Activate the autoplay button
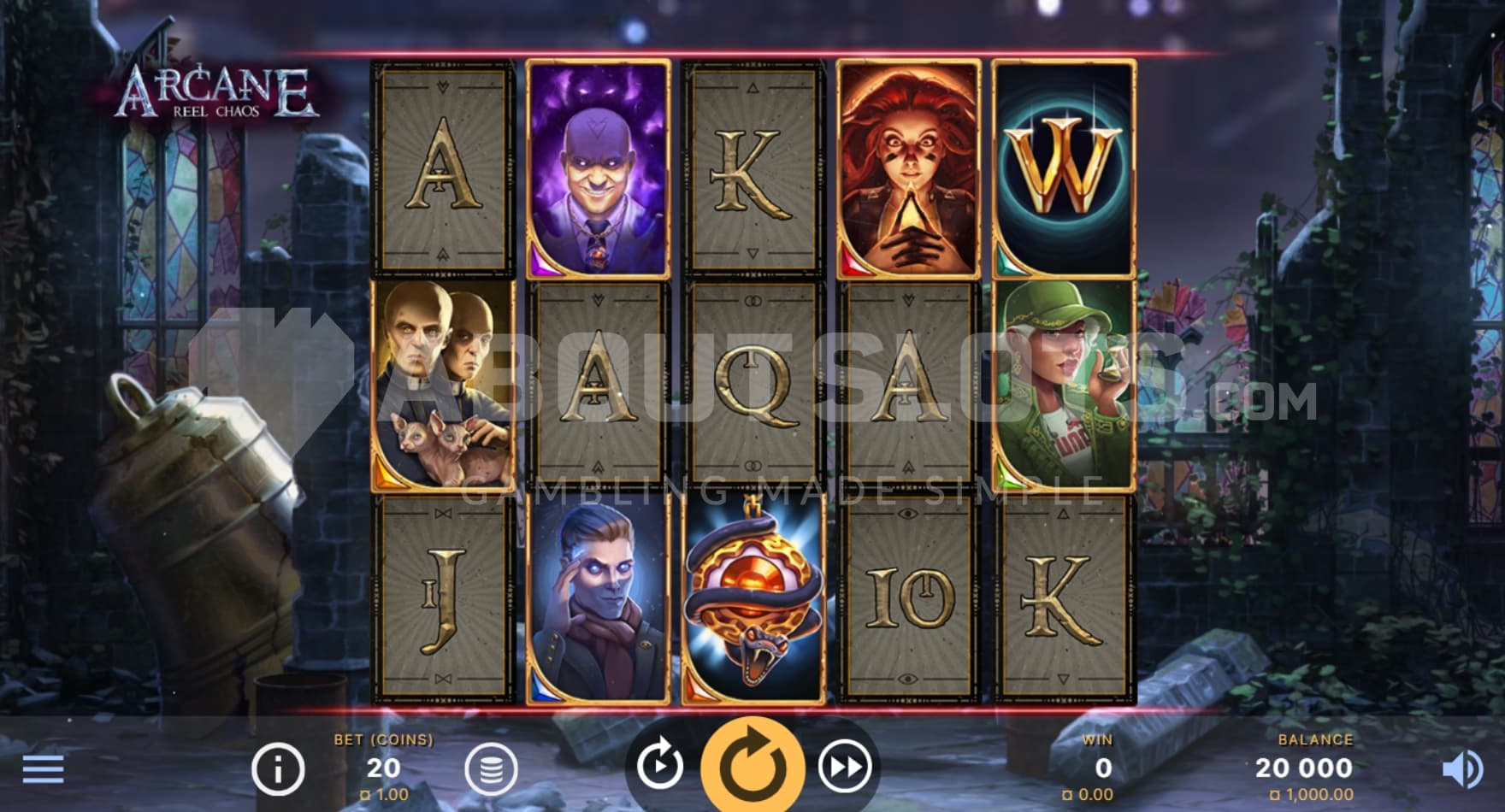Image resolution: width=1505 pixels, height=812 pixels. pos(660,767)
